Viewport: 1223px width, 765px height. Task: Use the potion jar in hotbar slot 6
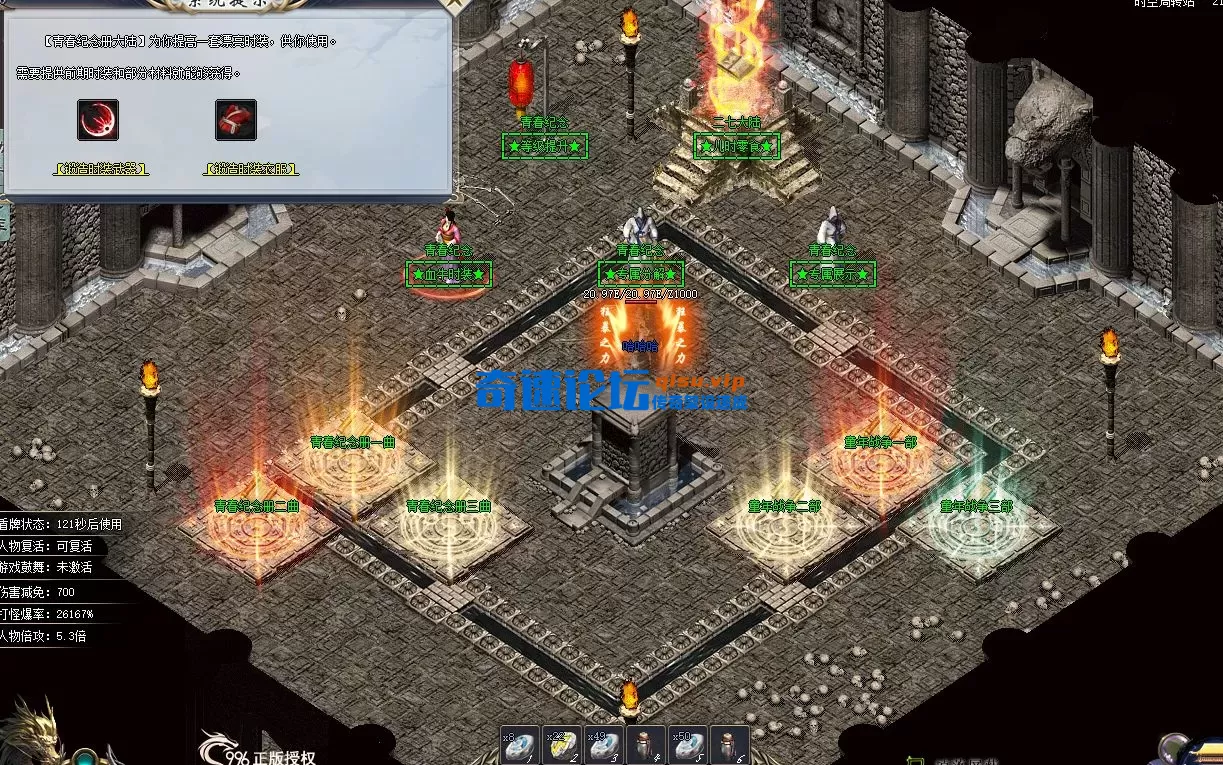coord(730,746)
